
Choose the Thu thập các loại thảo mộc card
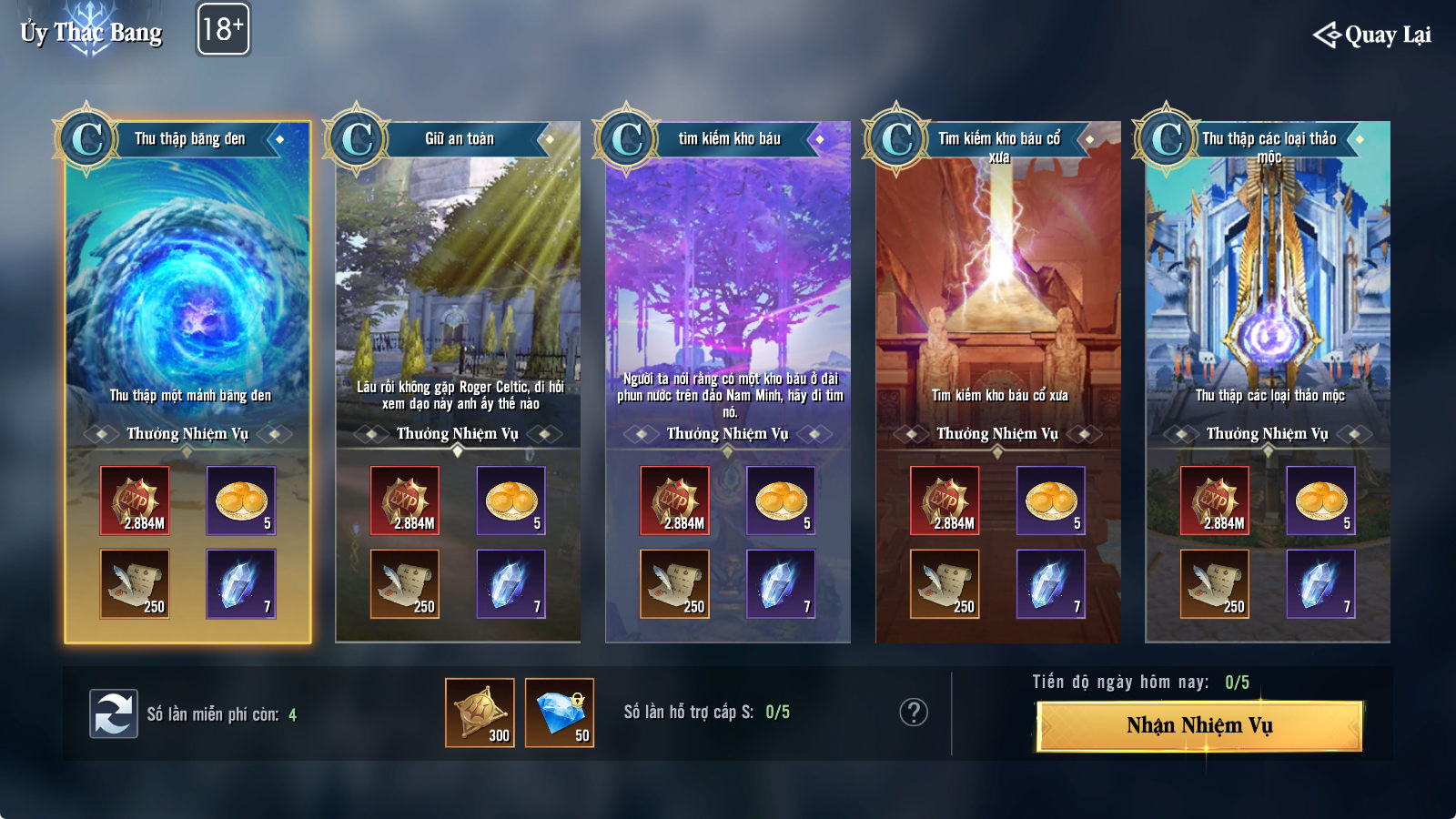pyautogui.click(x=1268, y=291)
